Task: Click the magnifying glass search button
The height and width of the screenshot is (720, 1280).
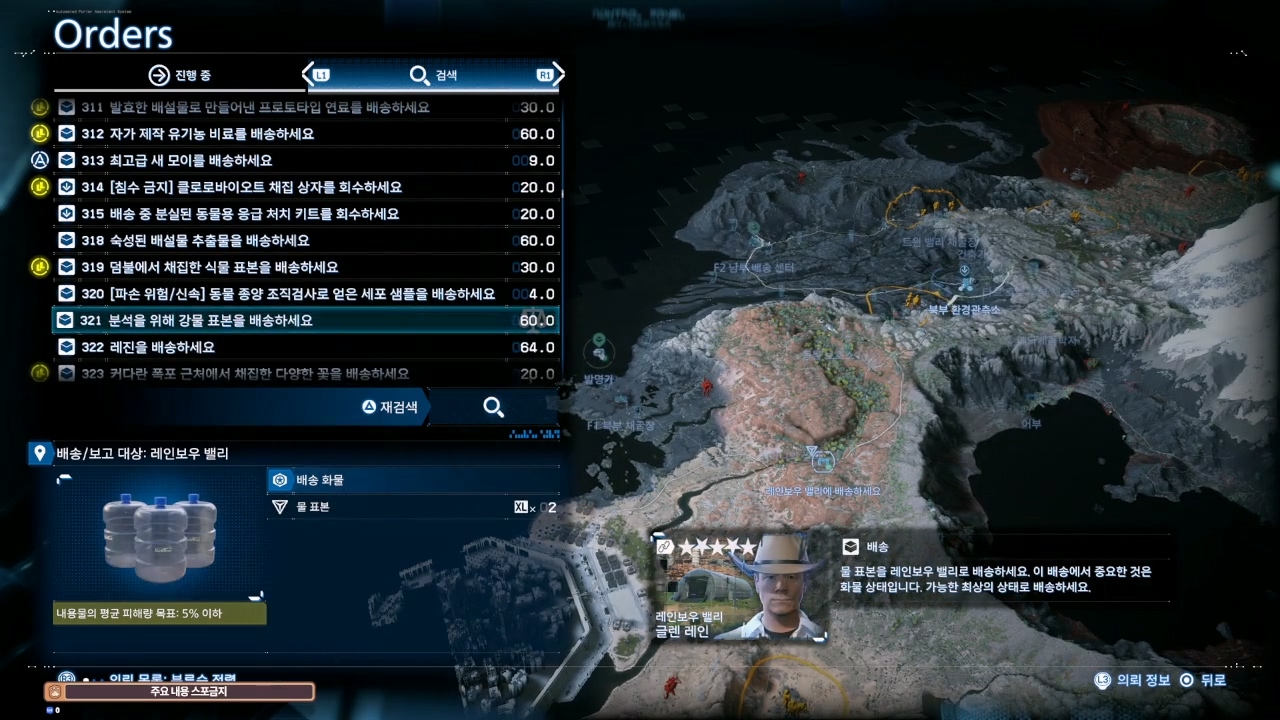Action: click(493, 407)
